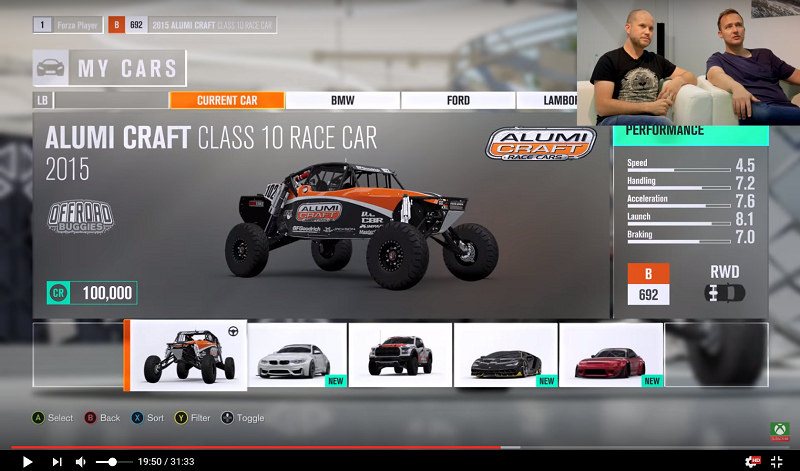
Task: Switch to the Current Car tab
Action: [x=227, y=100]
